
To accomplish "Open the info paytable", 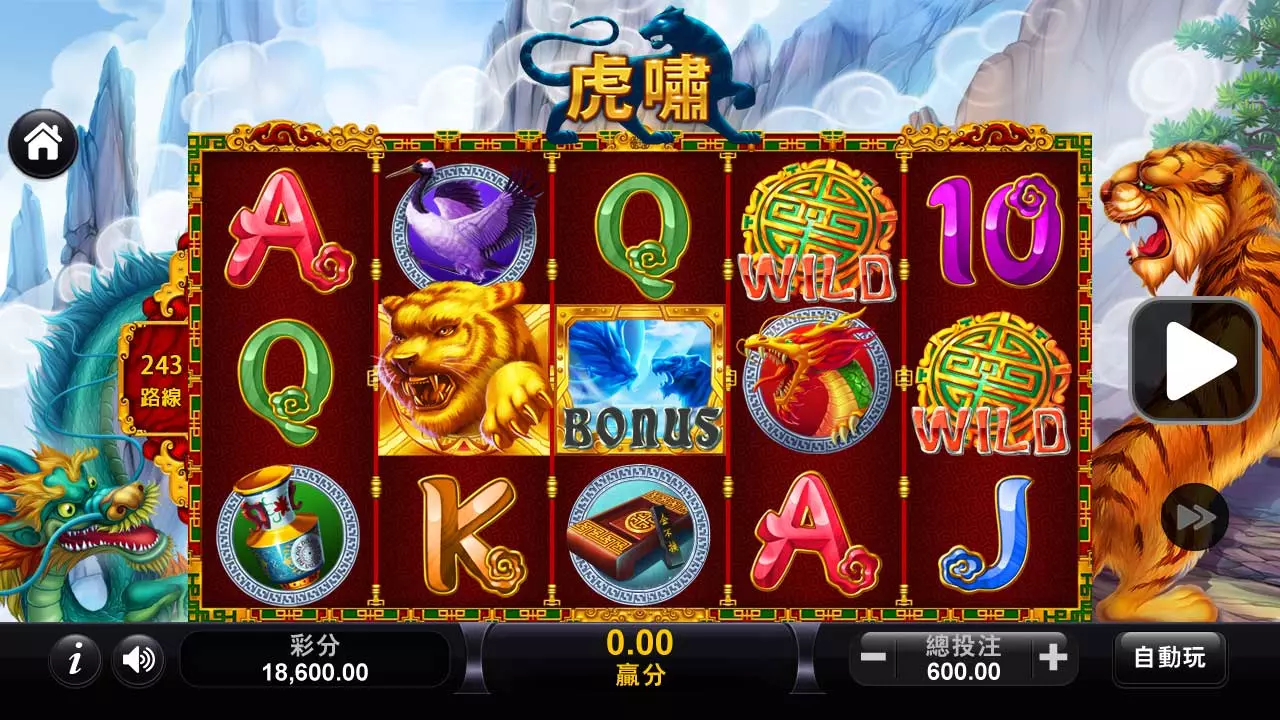I will (x=75, y=659).
